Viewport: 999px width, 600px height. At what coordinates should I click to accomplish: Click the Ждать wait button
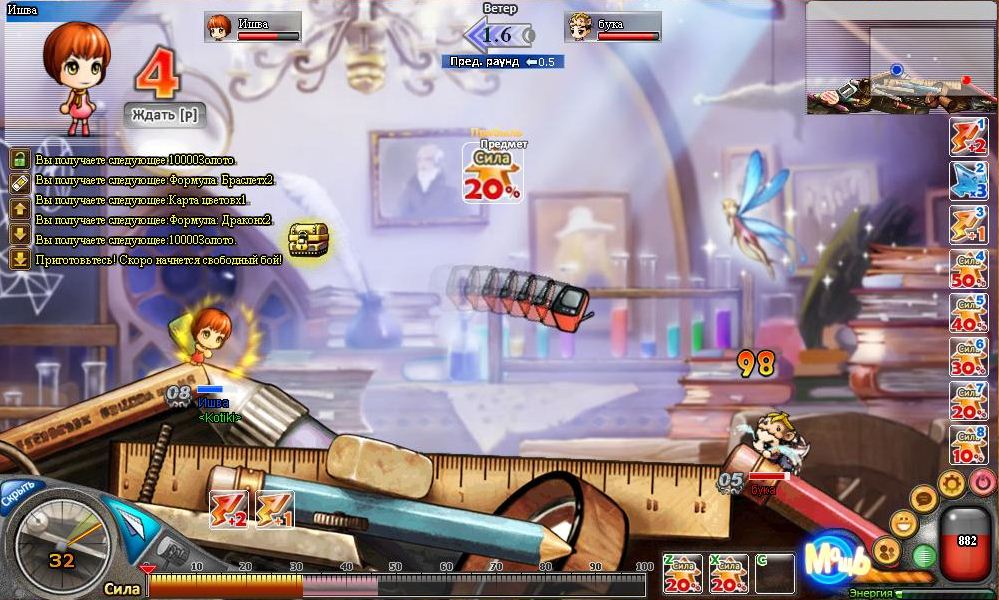click(165, 115)
